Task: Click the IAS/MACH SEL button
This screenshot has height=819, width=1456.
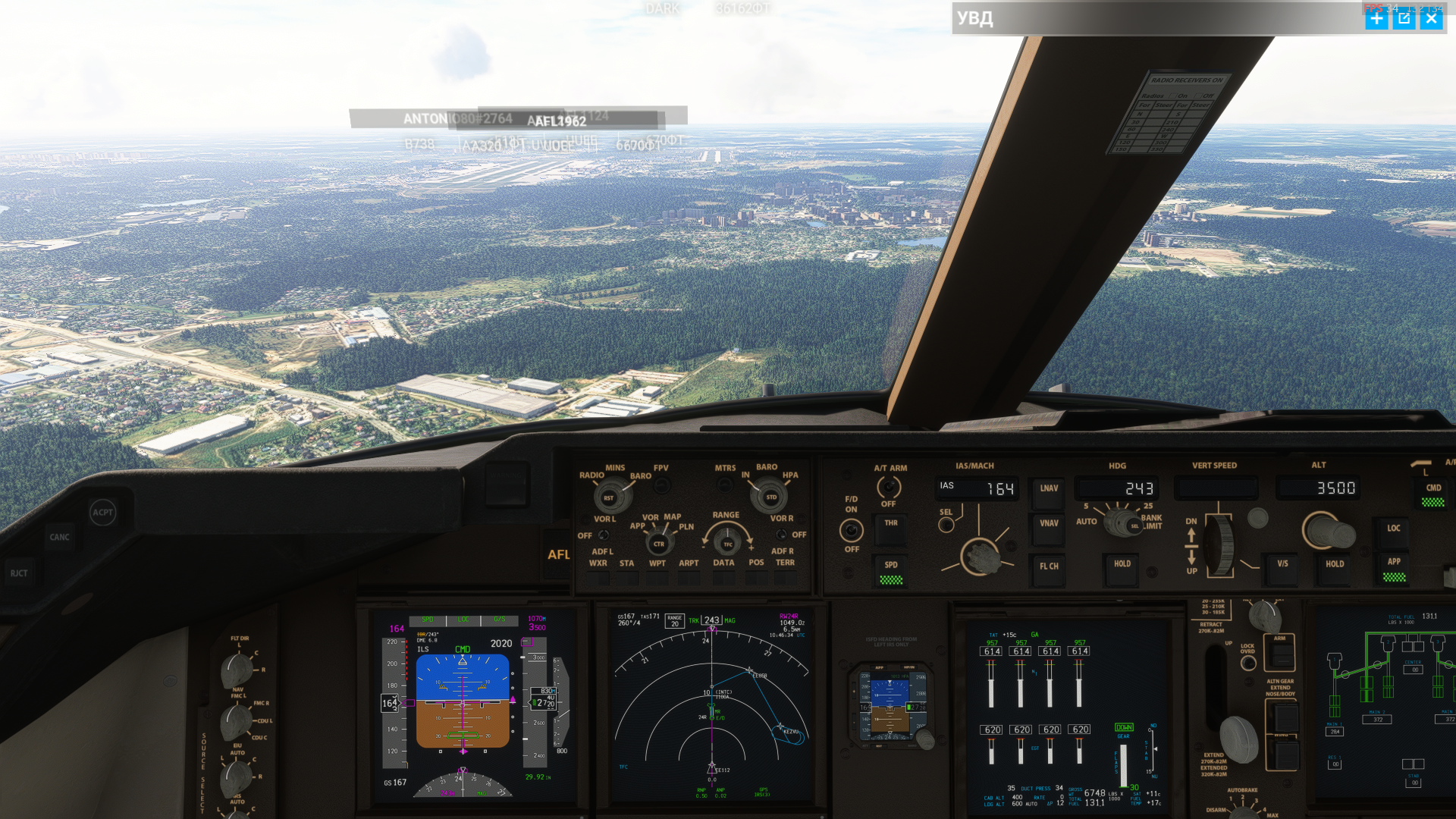Action: coord(946,525)
